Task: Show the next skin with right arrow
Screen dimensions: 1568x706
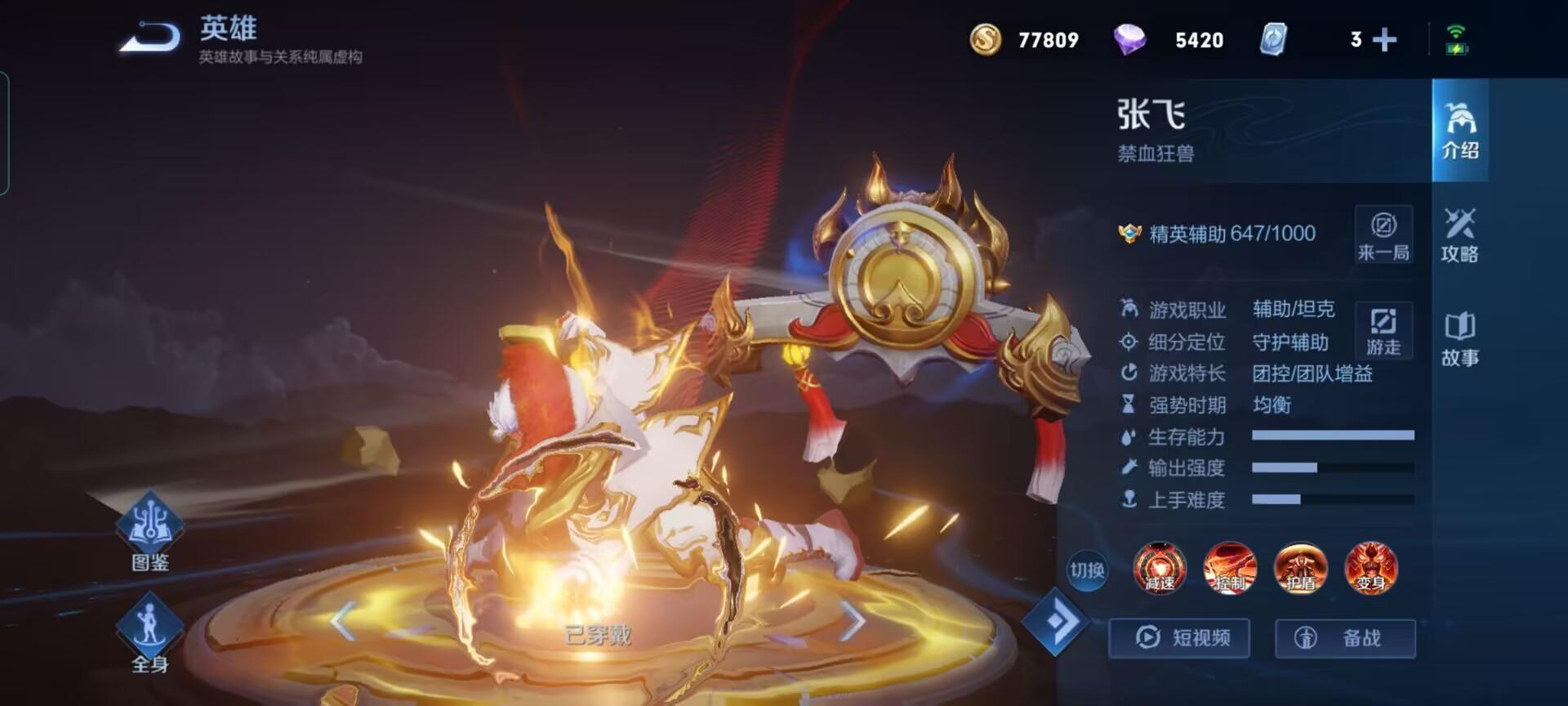Action: point(852,621)
